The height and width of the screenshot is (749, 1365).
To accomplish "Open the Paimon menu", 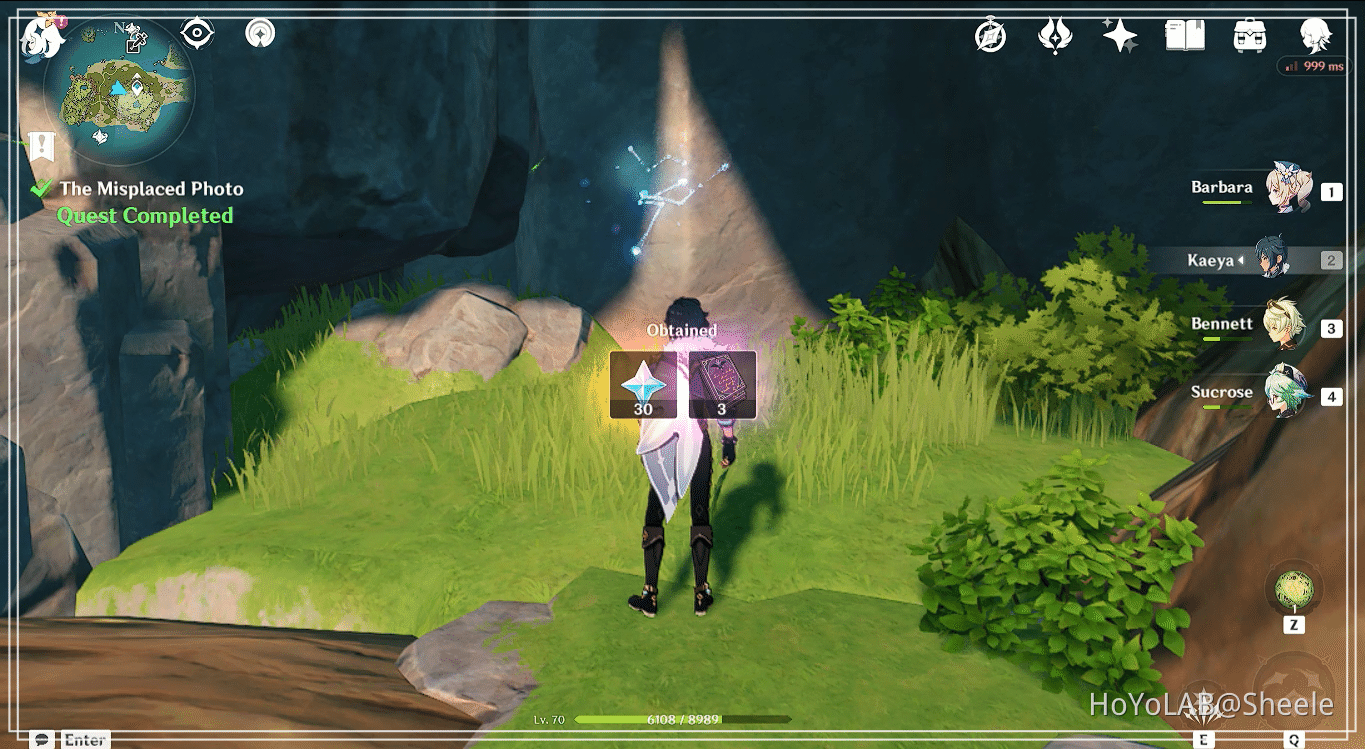I will (x=40, y=38).
